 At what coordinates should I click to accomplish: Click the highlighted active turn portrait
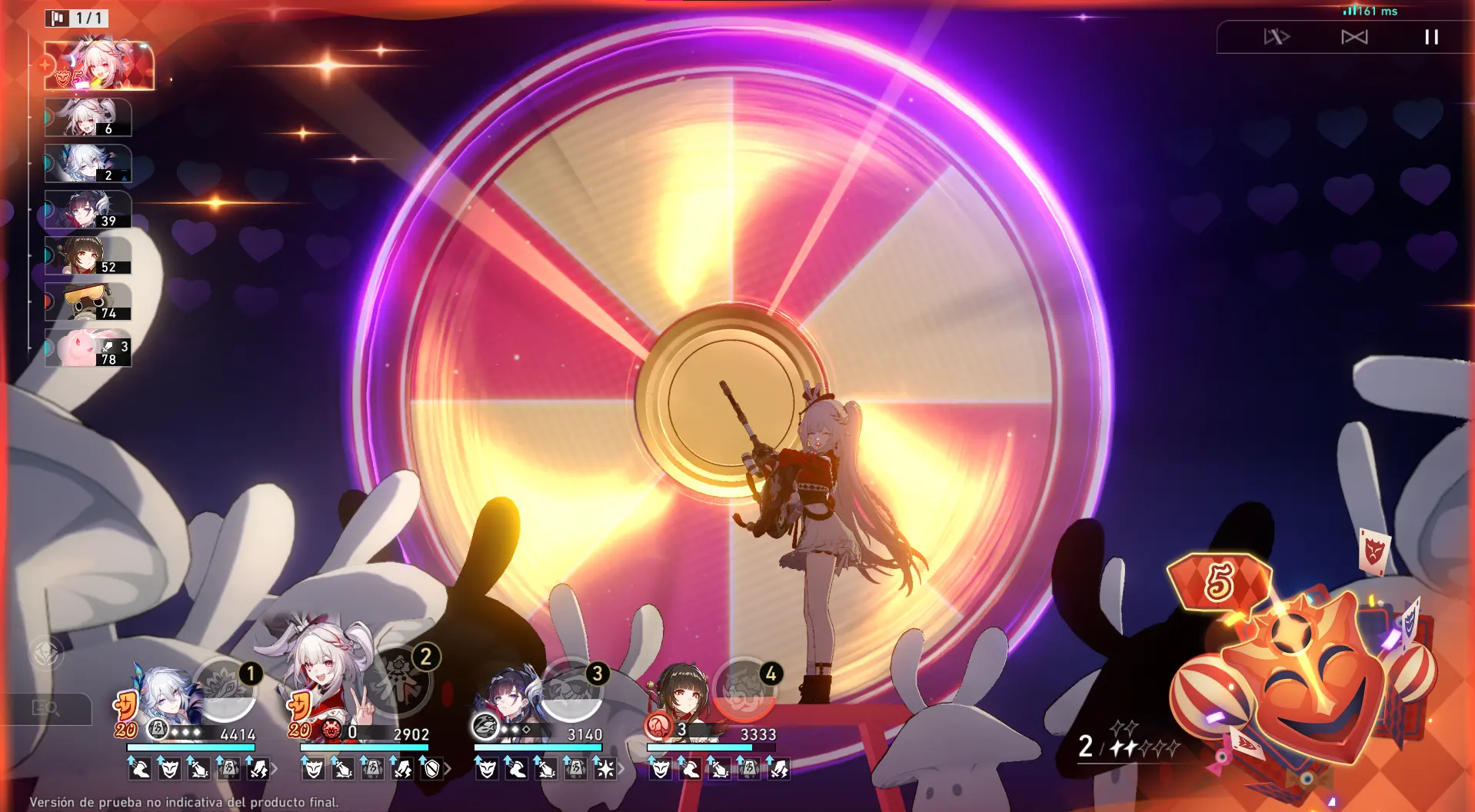pos(98,66)
